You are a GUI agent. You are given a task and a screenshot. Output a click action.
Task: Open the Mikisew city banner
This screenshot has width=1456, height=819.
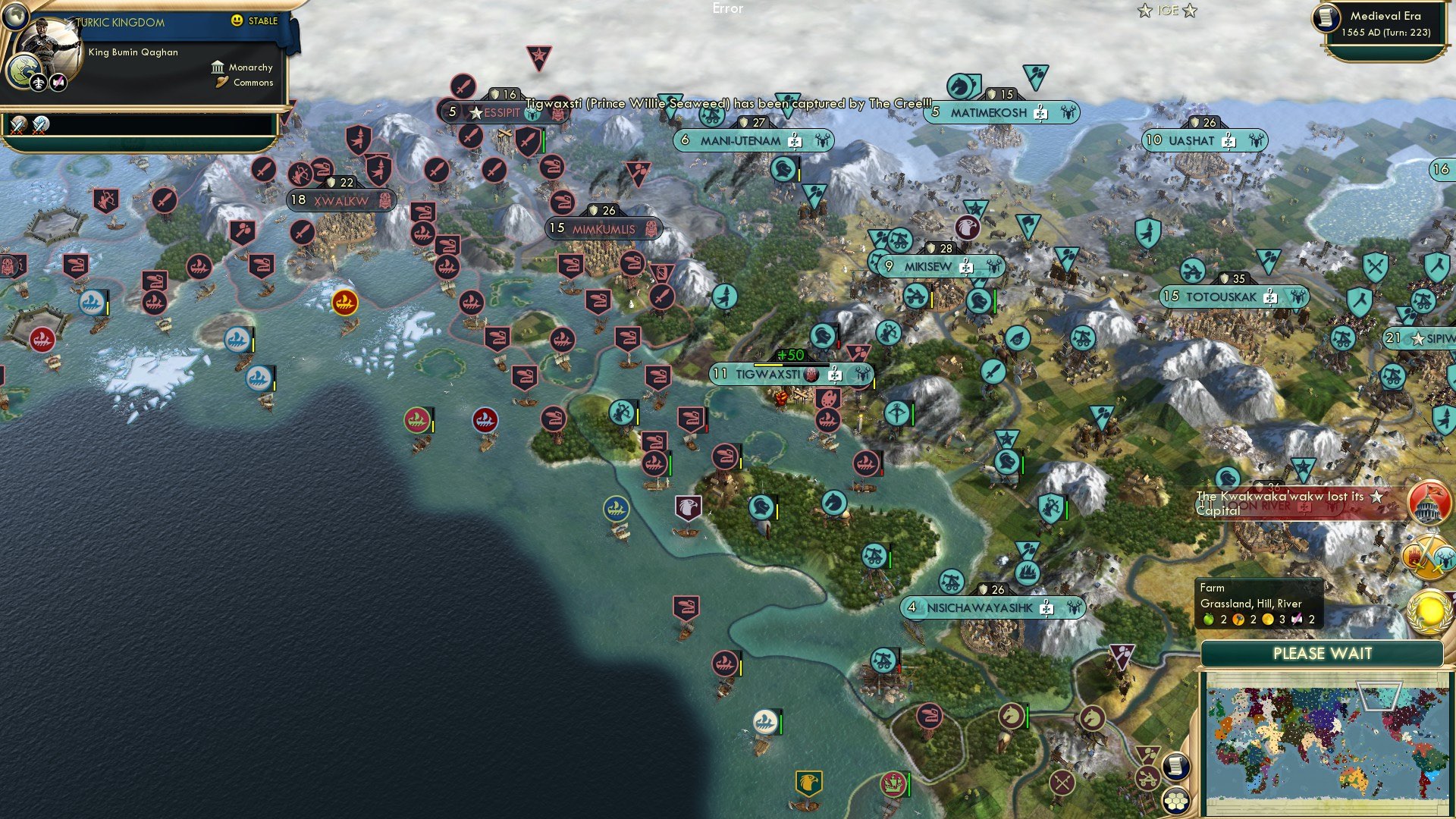coord(933,266)
